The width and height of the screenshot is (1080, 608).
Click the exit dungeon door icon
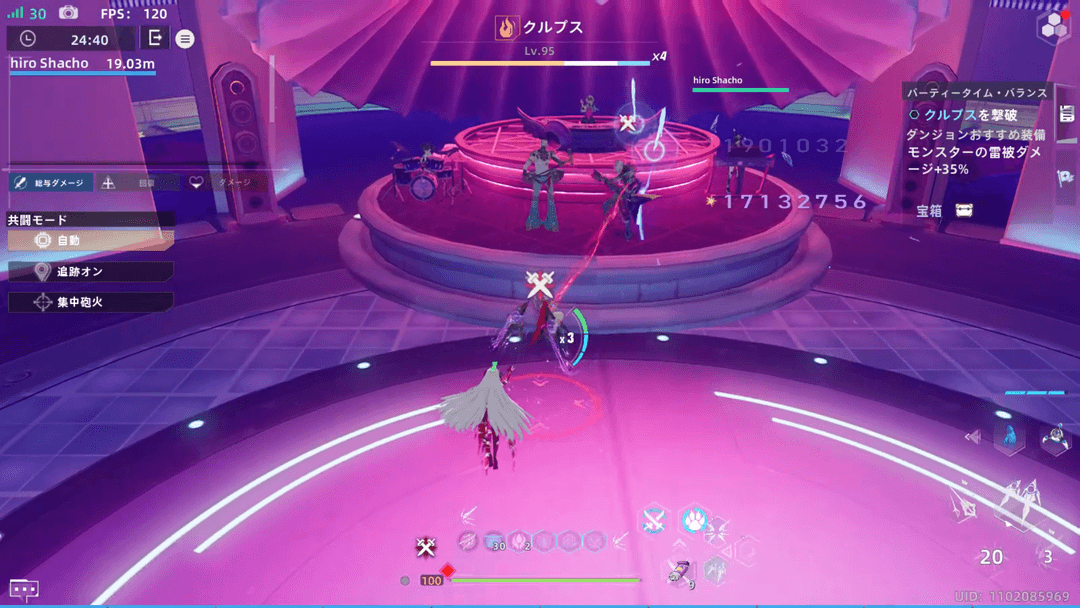tap(155, 38)
